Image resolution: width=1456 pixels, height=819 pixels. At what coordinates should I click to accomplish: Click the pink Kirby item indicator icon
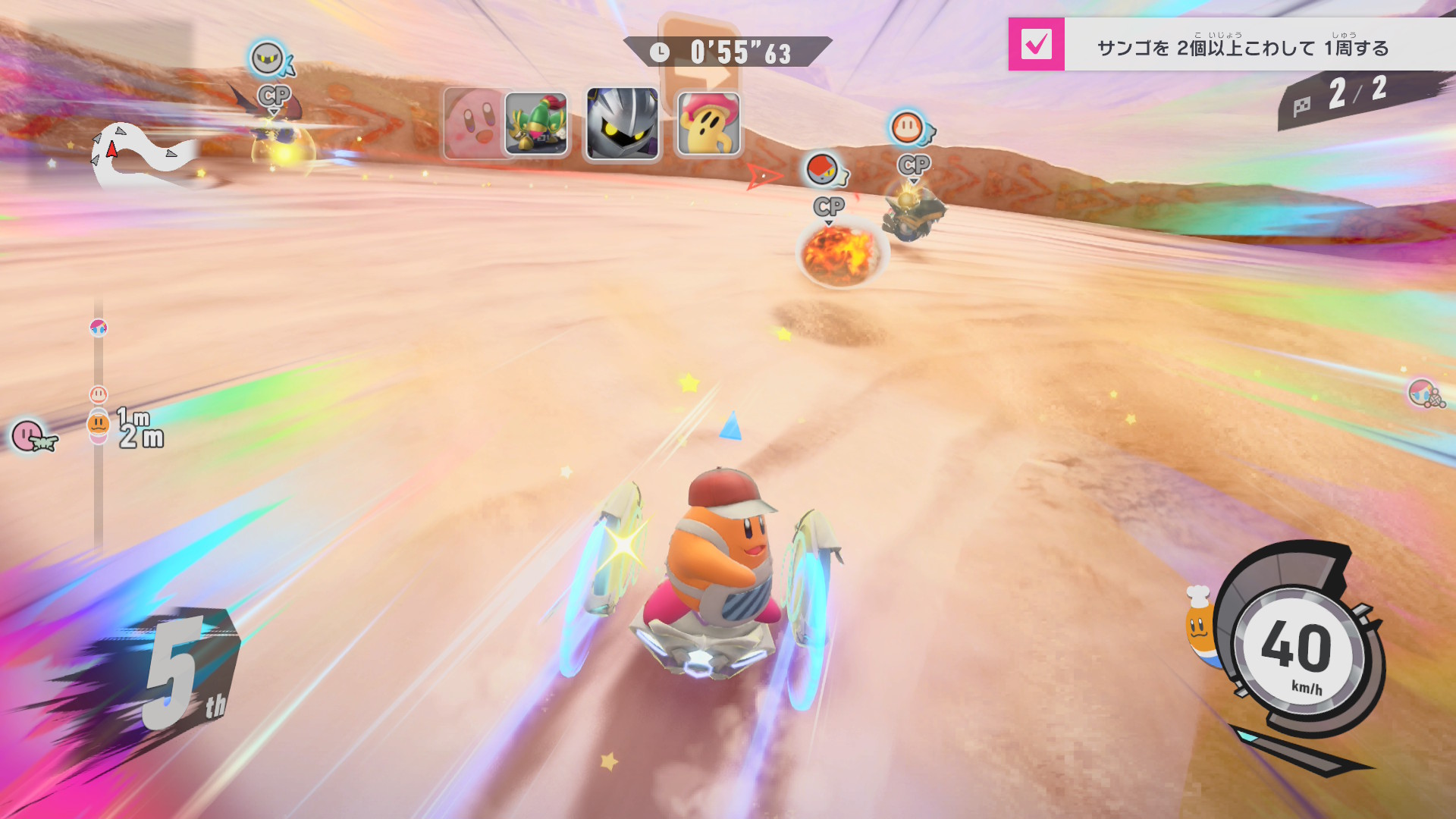(x=30, y=436)
